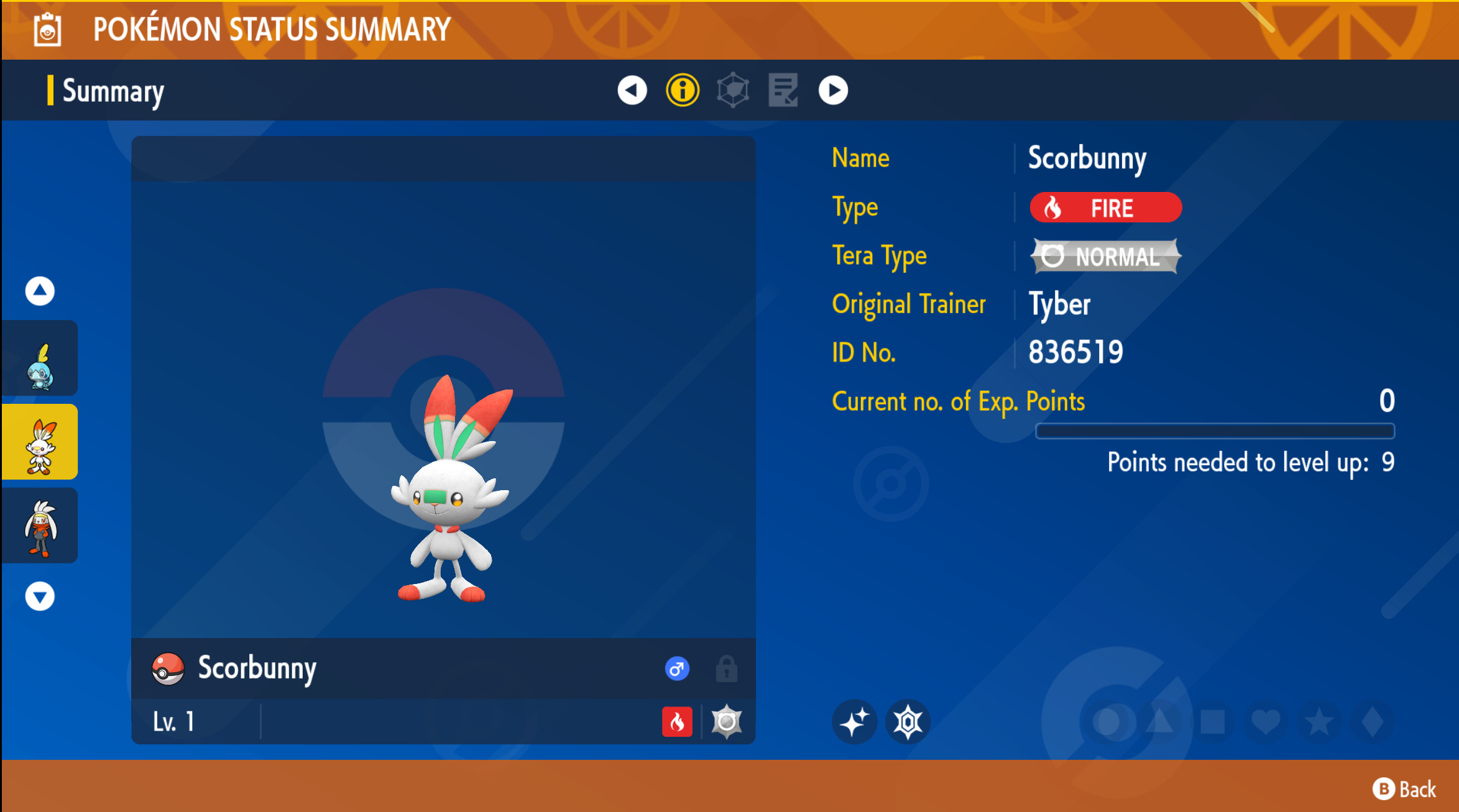Expand the list upward with the up arrow
Screen dimensions: 1459x812
(40, 290)
